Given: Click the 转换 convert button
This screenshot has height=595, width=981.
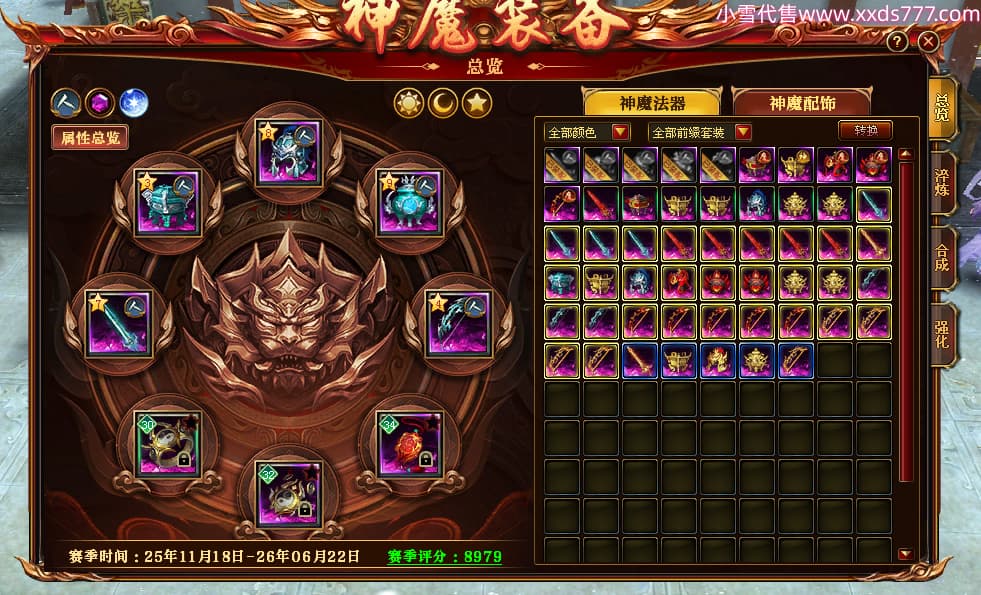Looking at the screenshot, I should pos(866,131).
